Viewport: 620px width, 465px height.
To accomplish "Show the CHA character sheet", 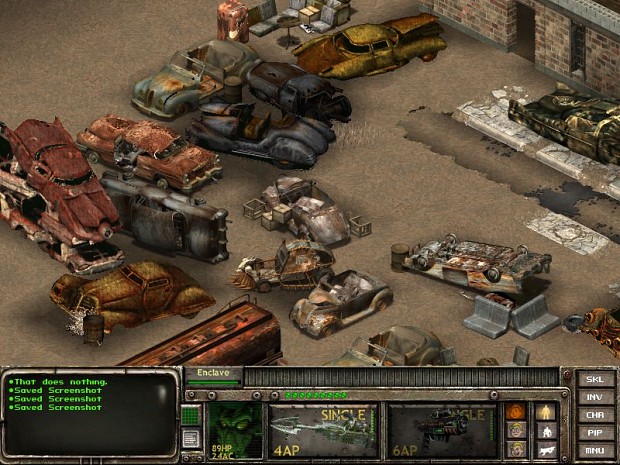I will [x=596, y=414].
